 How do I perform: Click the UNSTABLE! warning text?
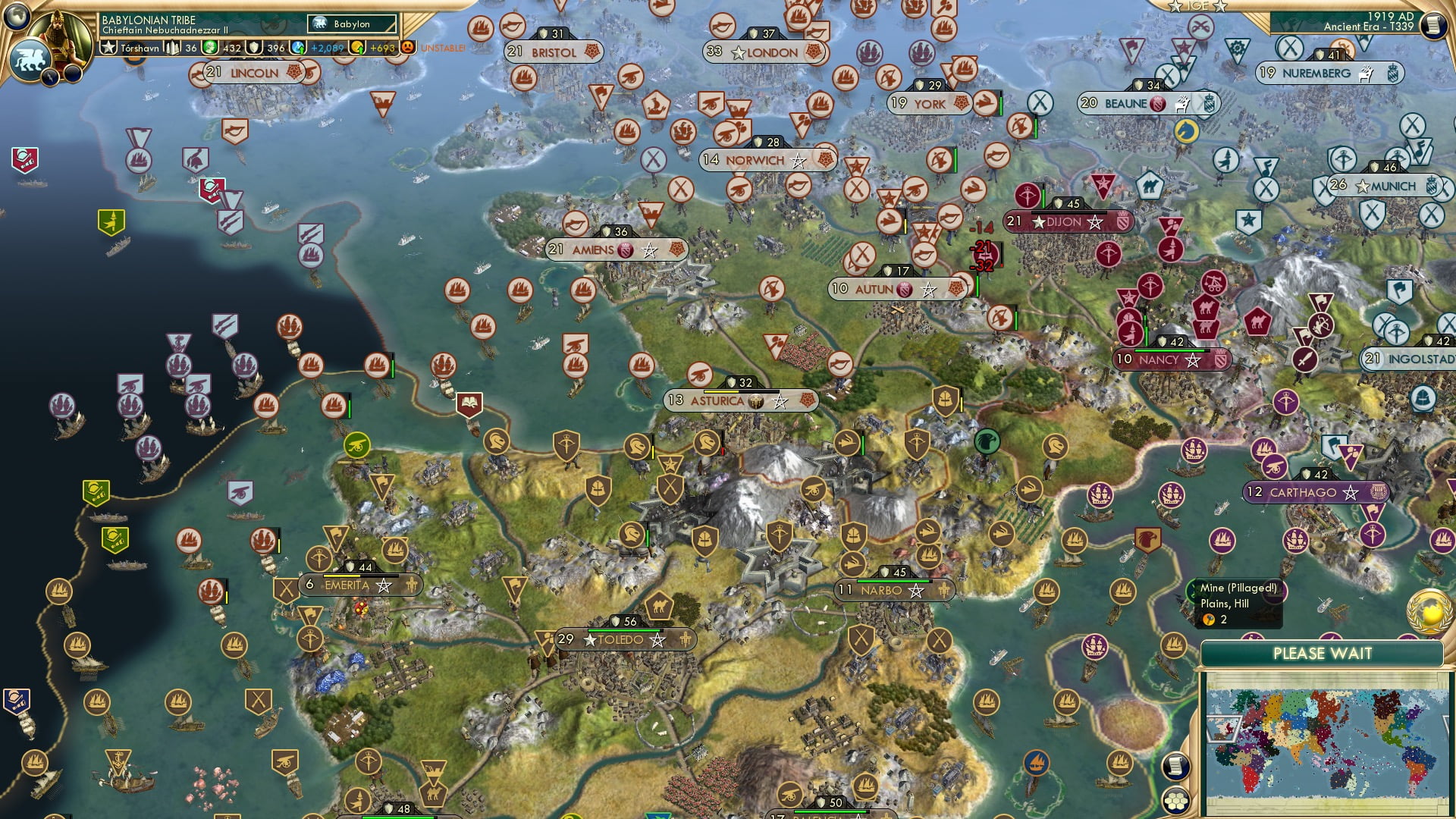(443, 49)
